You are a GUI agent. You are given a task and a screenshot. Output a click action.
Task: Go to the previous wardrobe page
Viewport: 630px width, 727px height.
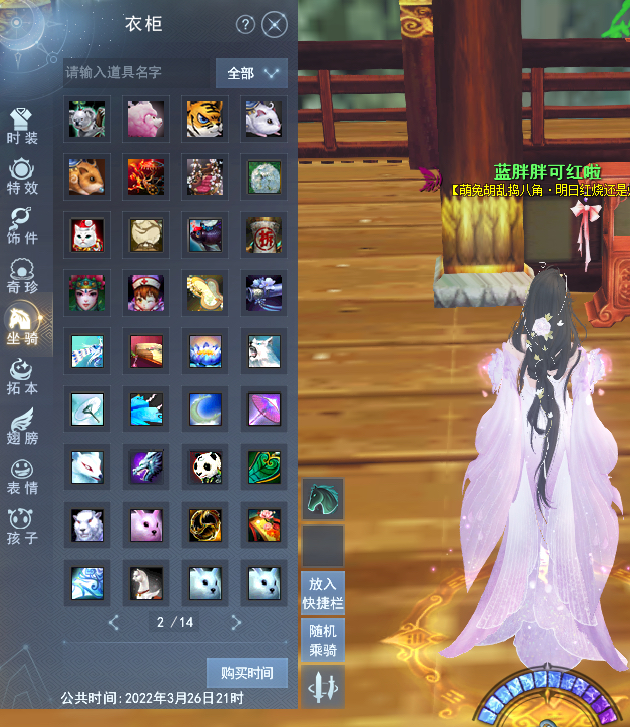tap(113, 622)
